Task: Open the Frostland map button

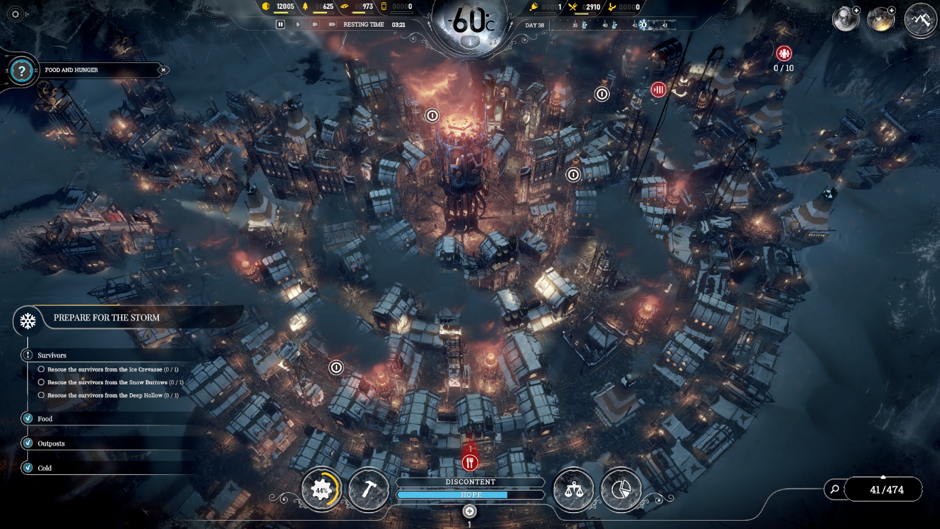Action: pyautogui.click(x=919, y=19)
